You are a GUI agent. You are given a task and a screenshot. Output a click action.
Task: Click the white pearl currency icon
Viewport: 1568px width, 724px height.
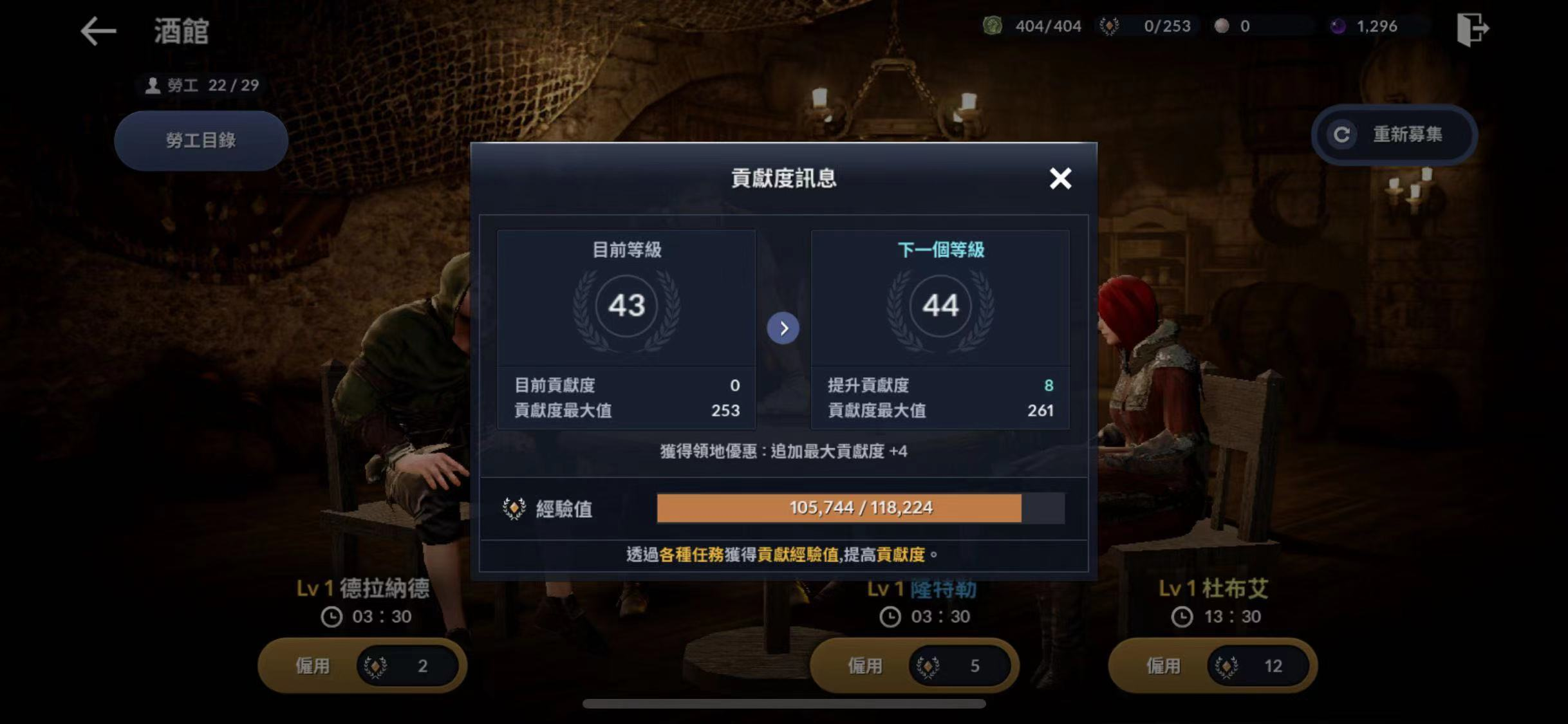(x=1222, y=26)
